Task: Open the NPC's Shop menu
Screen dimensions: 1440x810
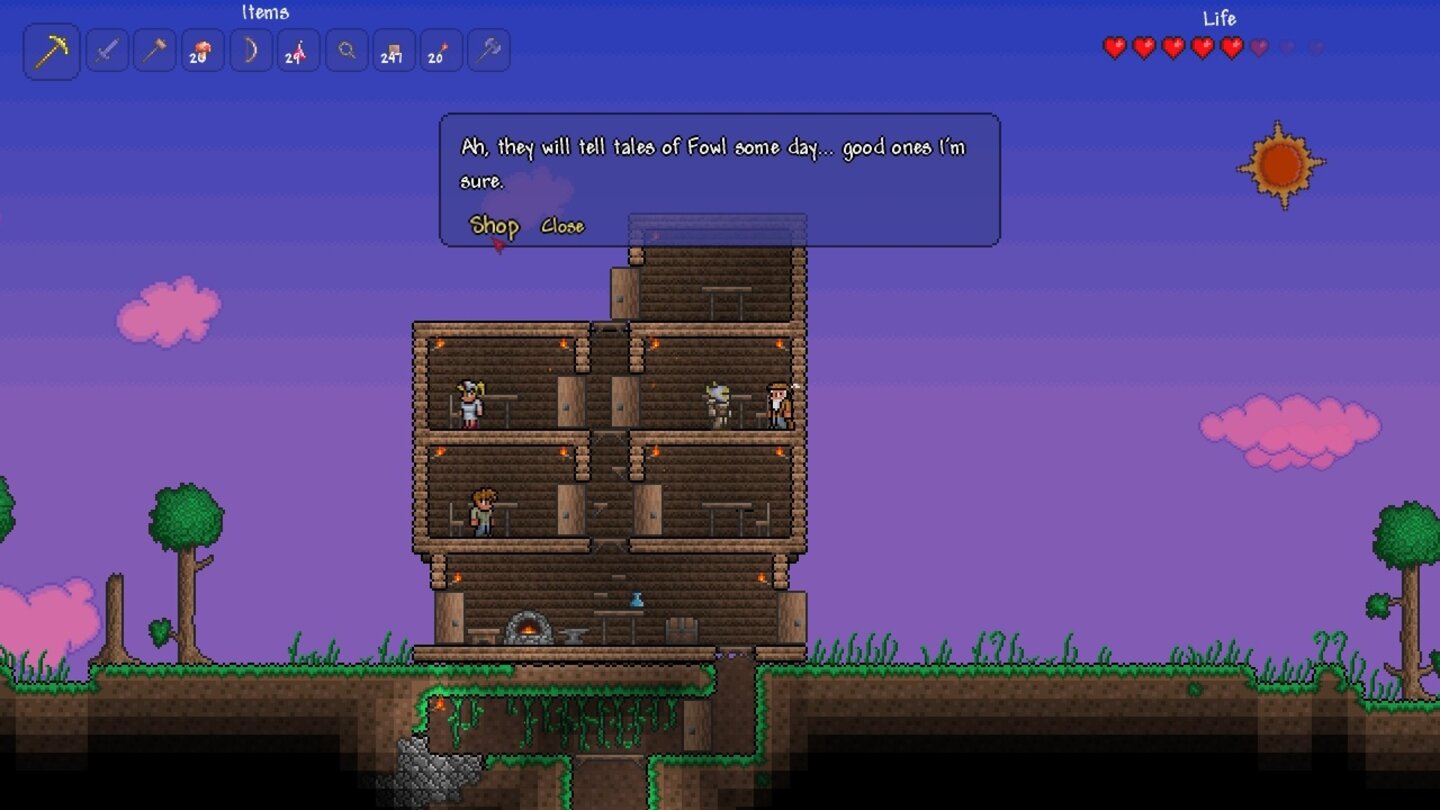Action: coord(495,227)
